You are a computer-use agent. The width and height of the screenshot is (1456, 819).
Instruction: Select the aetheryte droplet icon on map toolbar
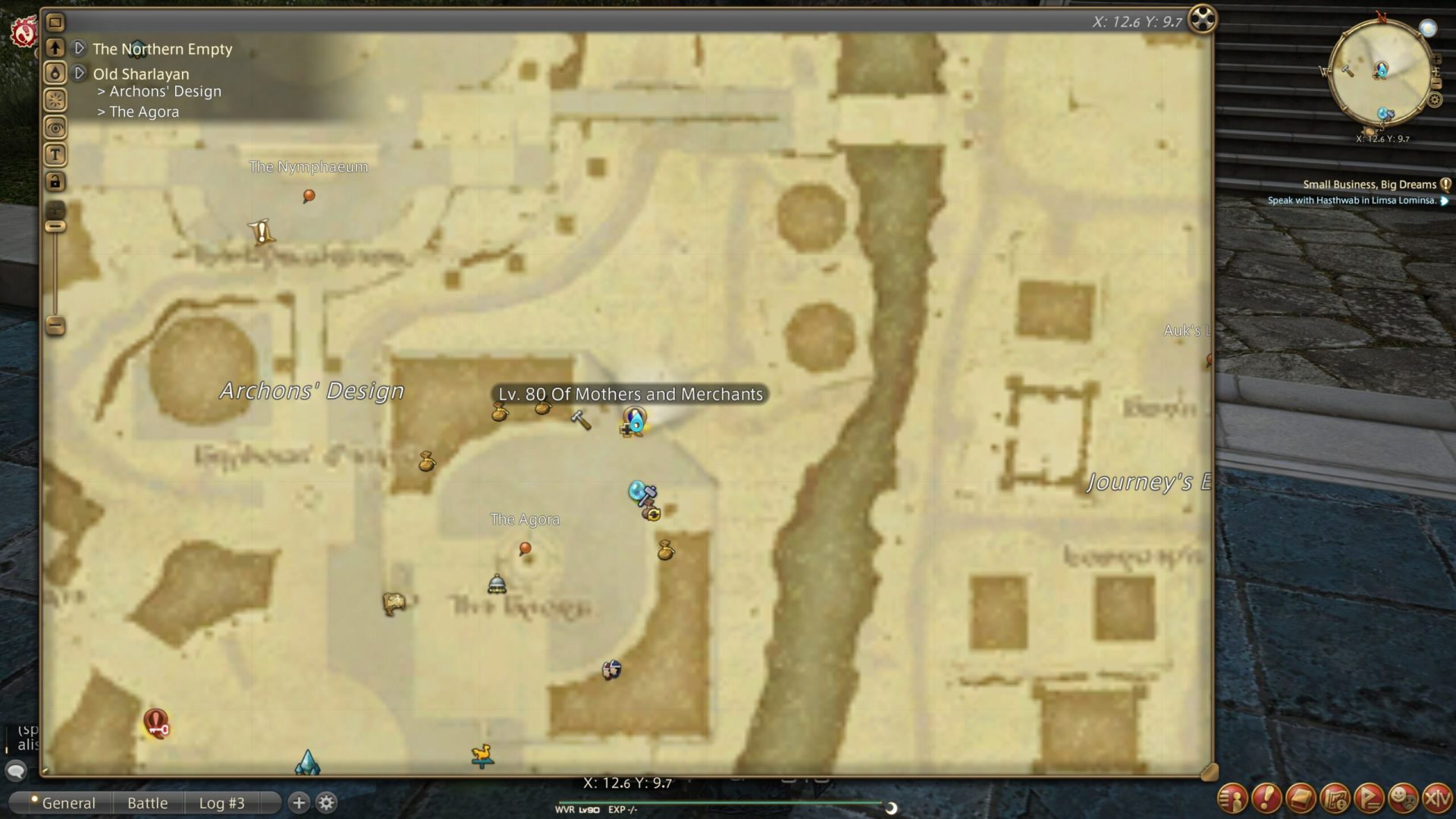[55, 72]
